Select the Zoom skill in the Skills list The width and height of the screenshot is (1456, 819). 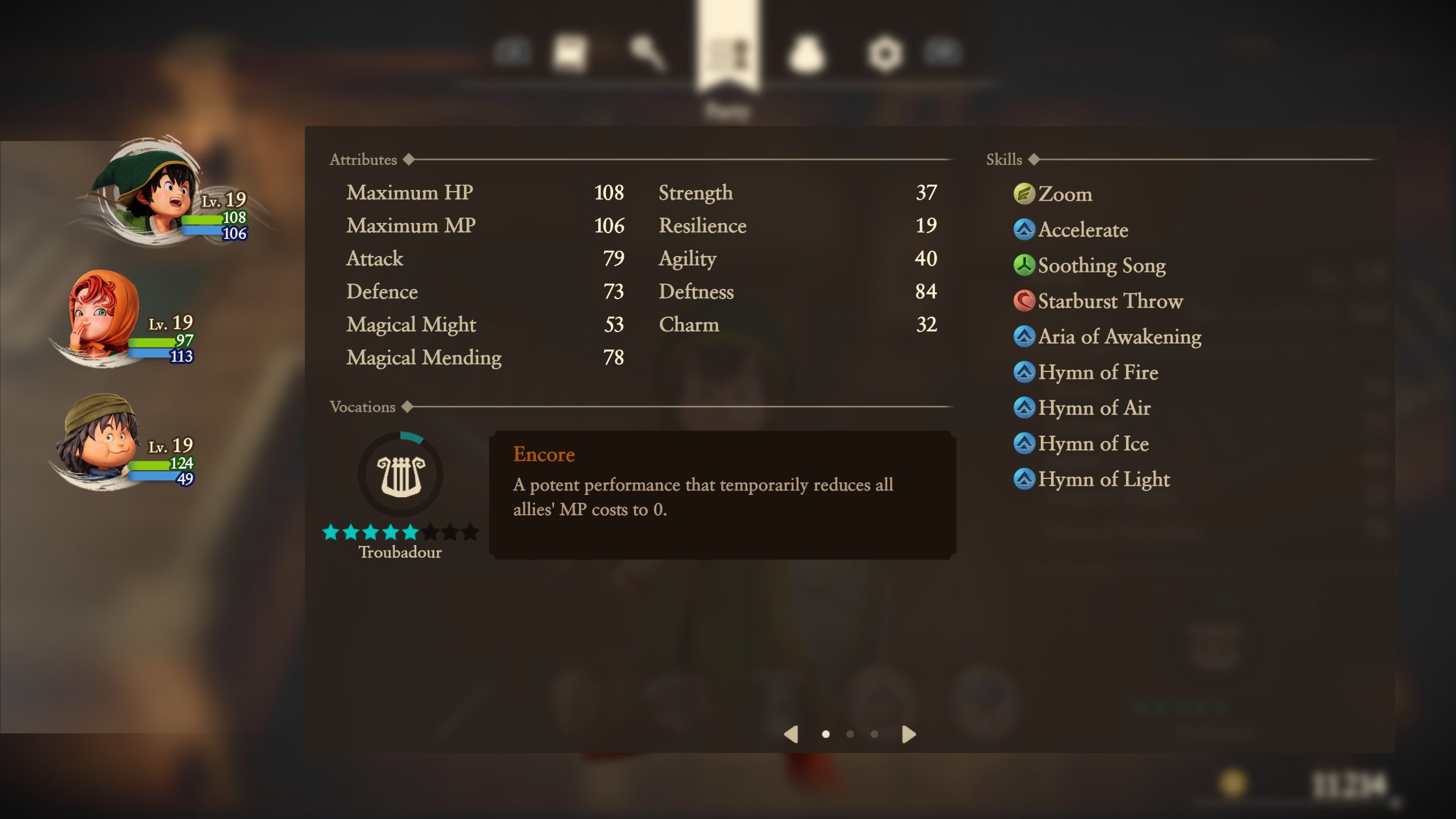tap(1064, 194)
